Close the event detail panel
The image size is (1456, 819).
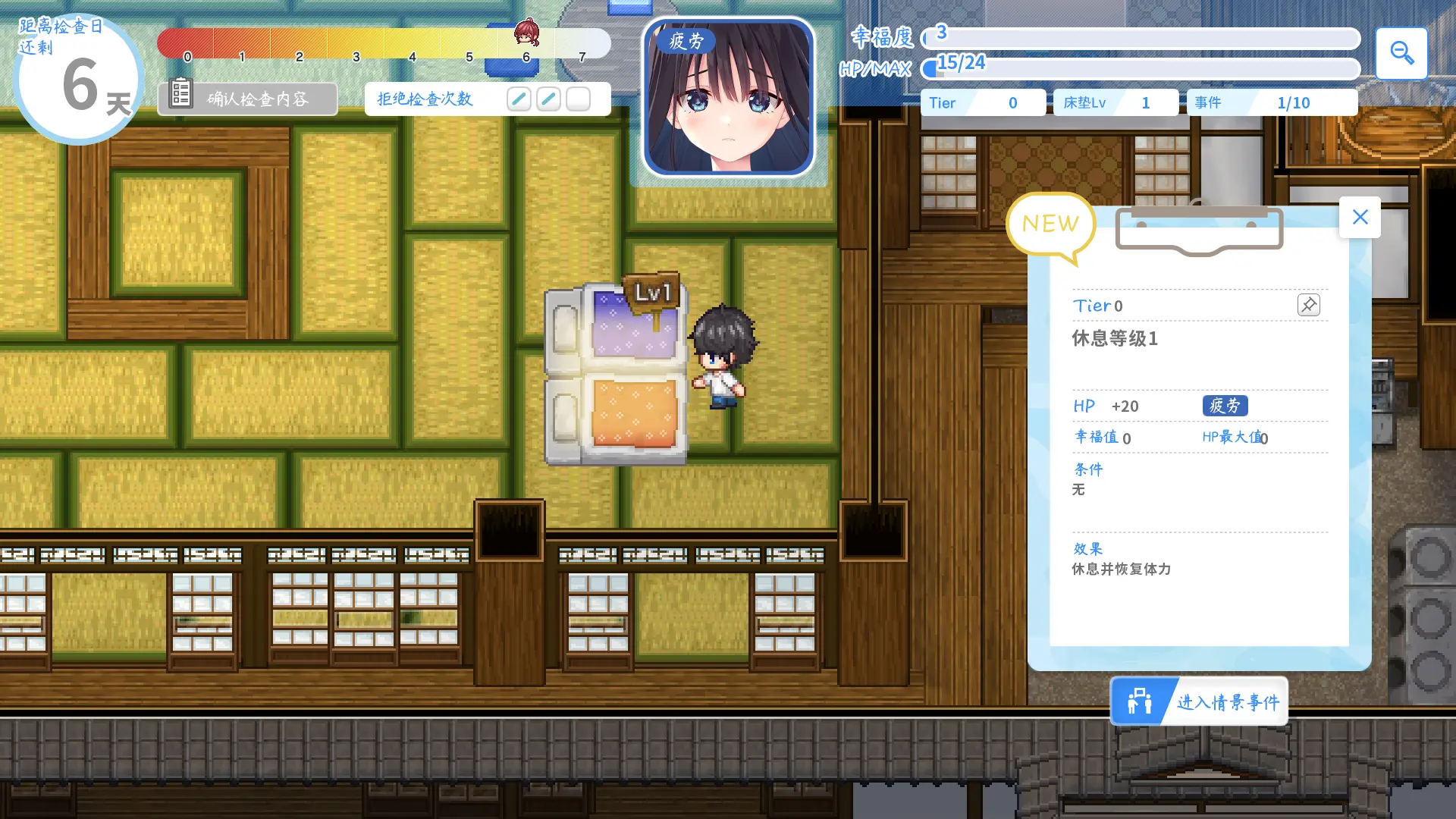click(1360, 218)
